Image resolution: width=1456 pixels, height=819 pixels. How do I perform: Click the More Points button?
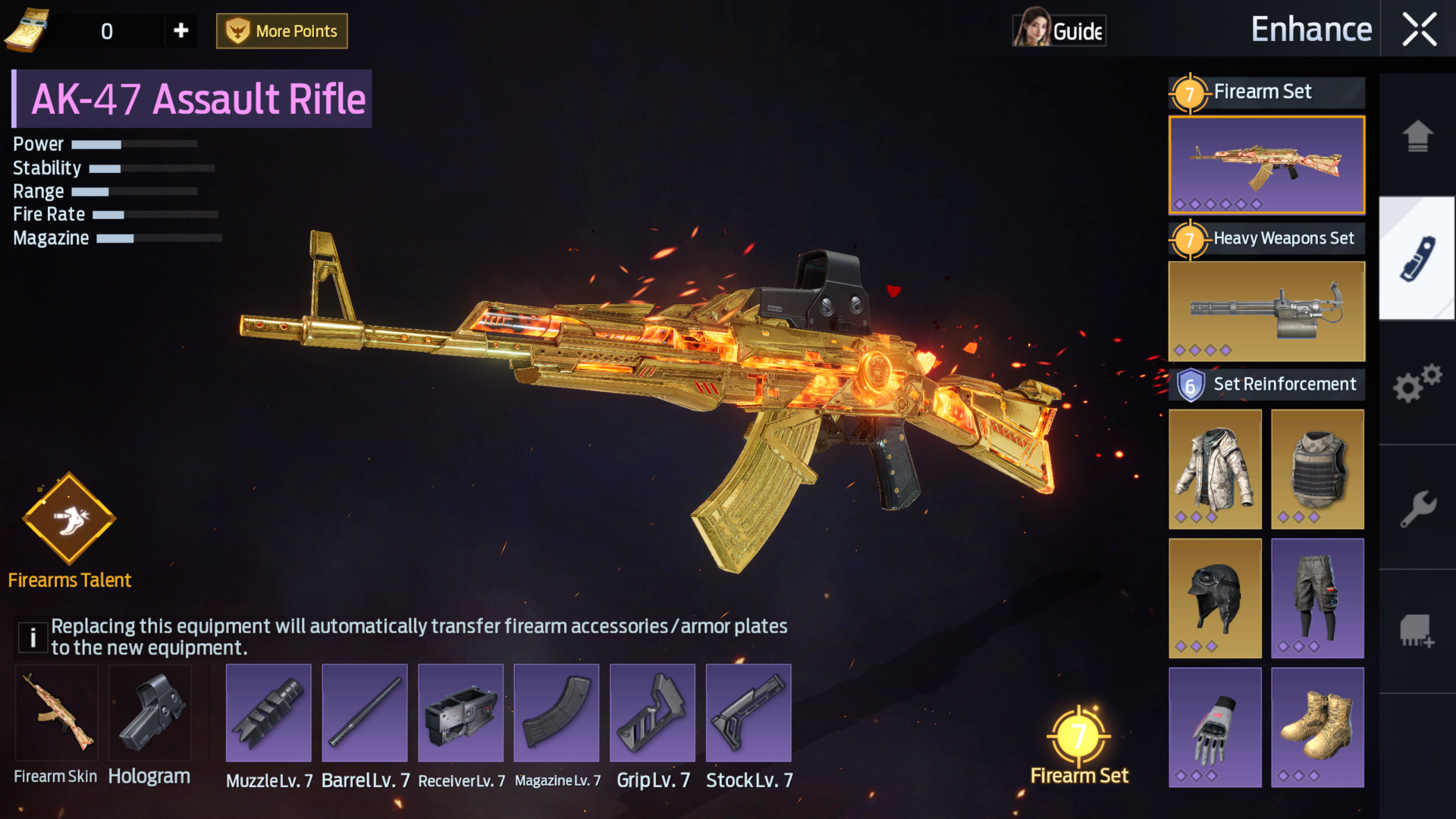click(282, 31)
